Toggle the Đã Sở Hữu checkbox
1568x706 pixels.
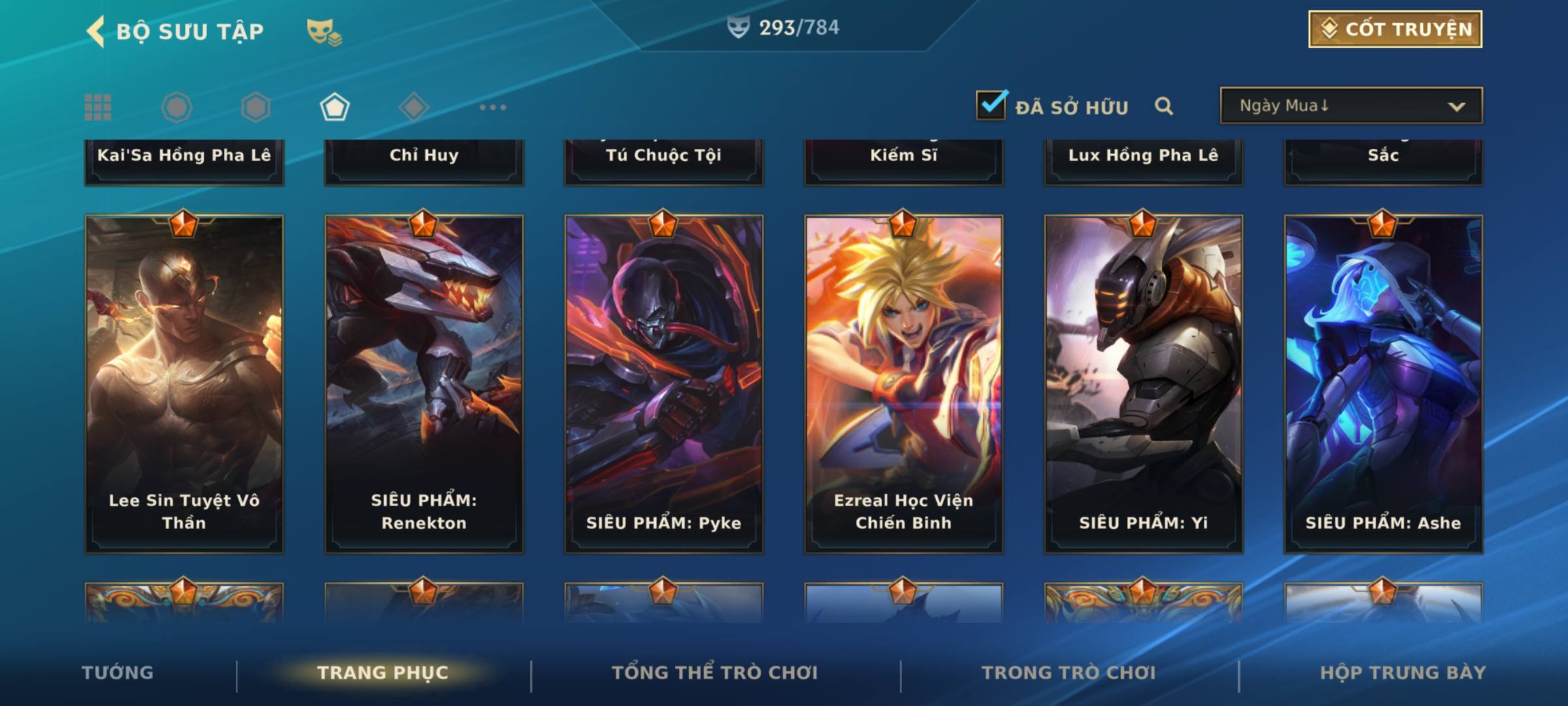click(991, 105)
